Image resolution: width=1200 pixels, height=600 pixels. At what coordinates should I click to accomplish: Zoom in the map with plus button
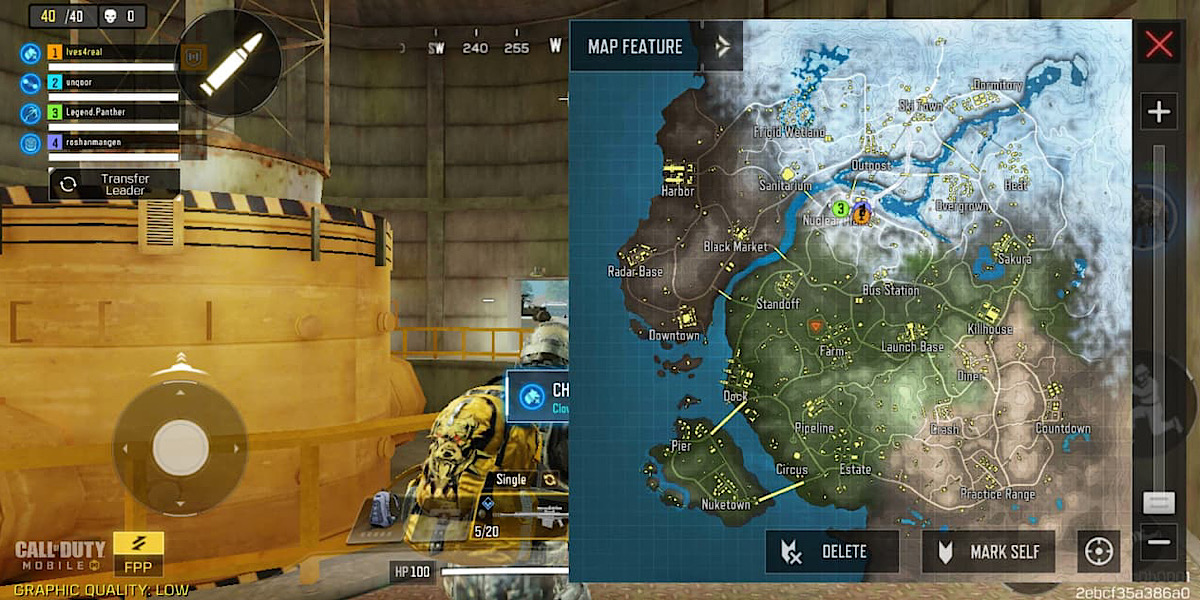pyautogui.click(x=1159, y=111)
